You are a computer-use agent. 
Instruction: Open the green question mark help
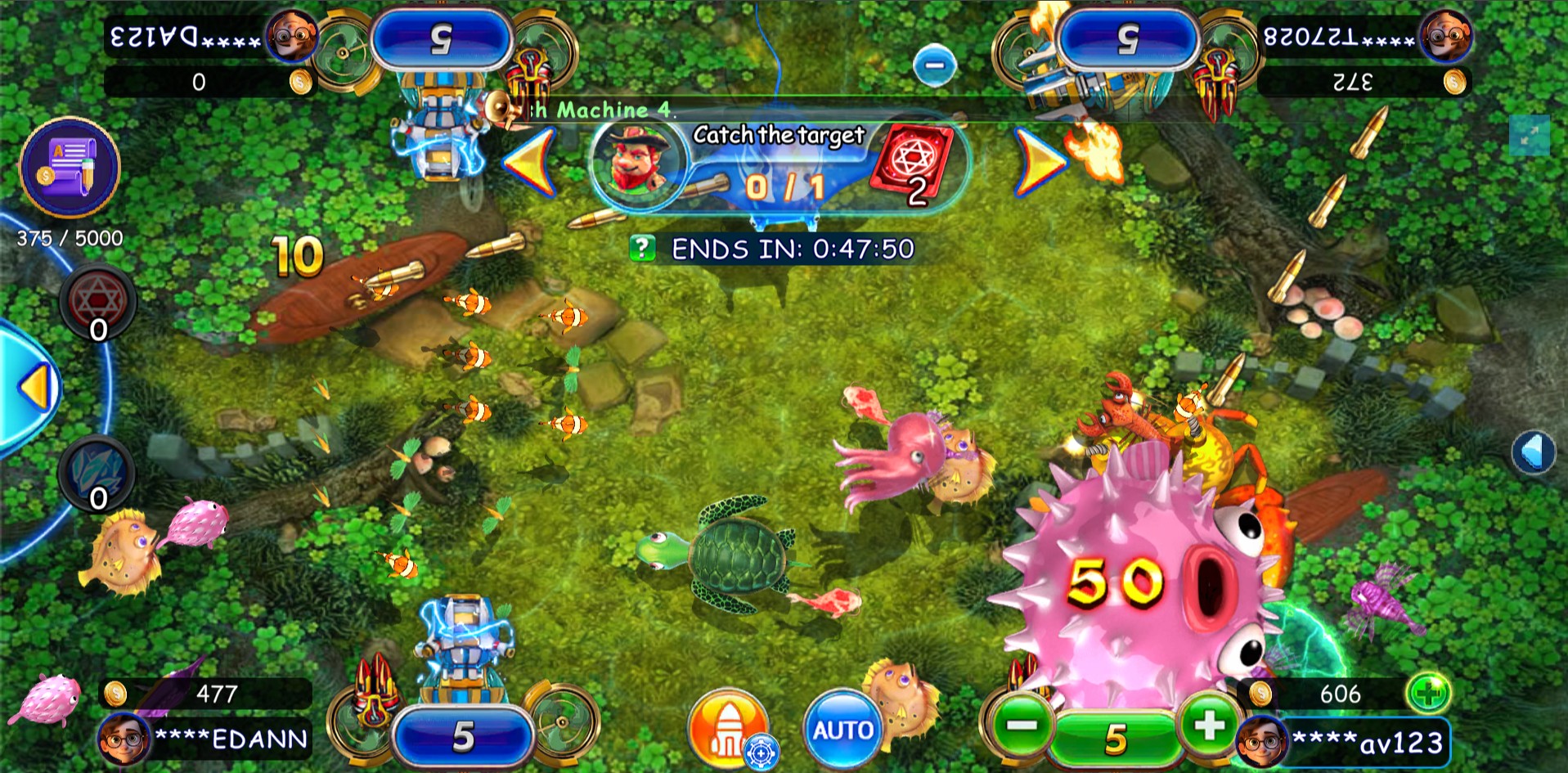click(643, 248)
